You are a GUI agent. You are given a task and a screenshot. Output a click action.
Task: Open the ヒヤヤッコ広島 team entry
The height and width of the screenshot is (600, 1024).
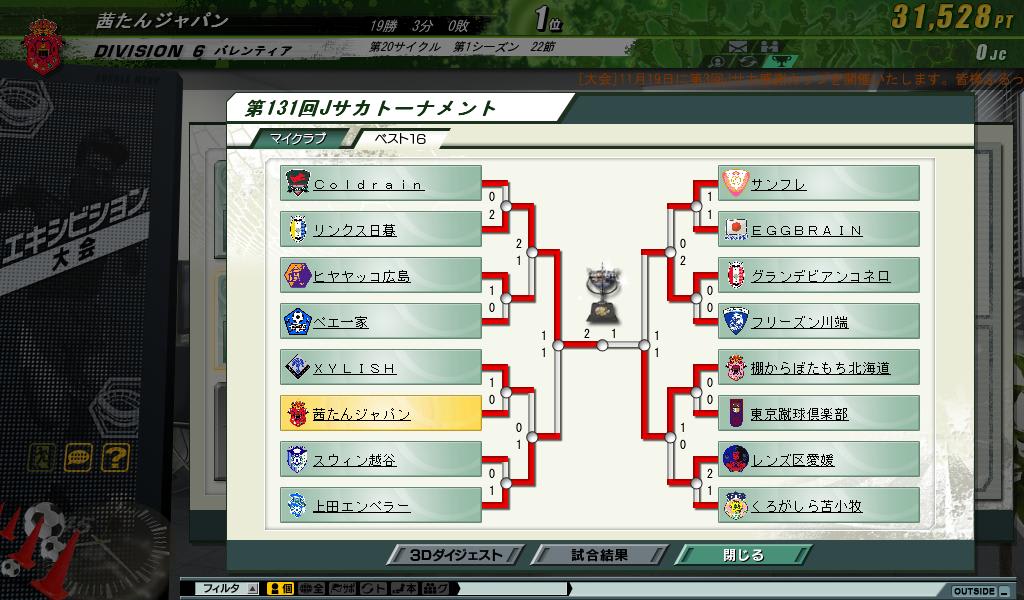pos(380,276)
